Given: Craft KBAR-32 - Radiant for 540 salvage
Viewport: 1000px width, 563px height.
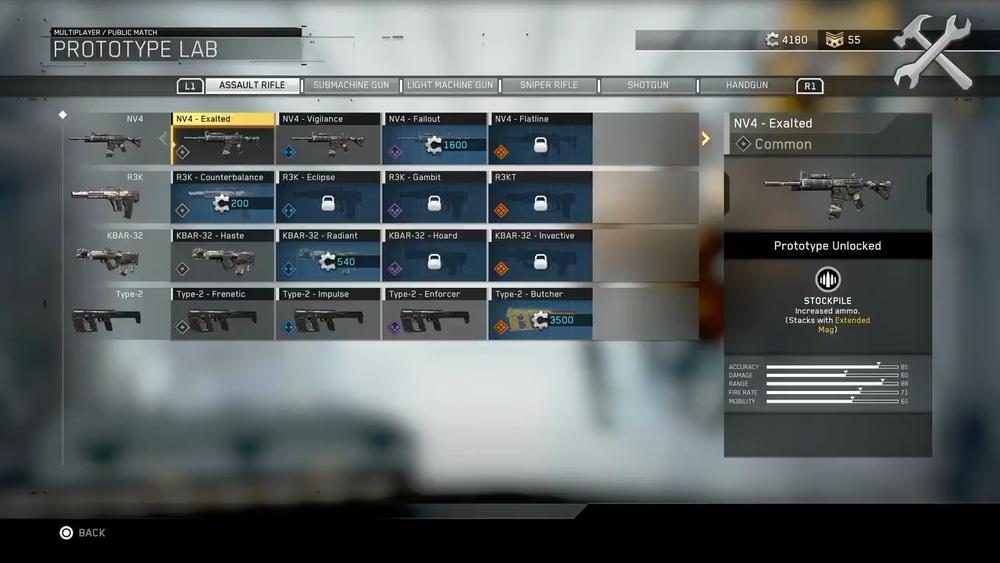Looking at the screenshot, I should [329, 255].
